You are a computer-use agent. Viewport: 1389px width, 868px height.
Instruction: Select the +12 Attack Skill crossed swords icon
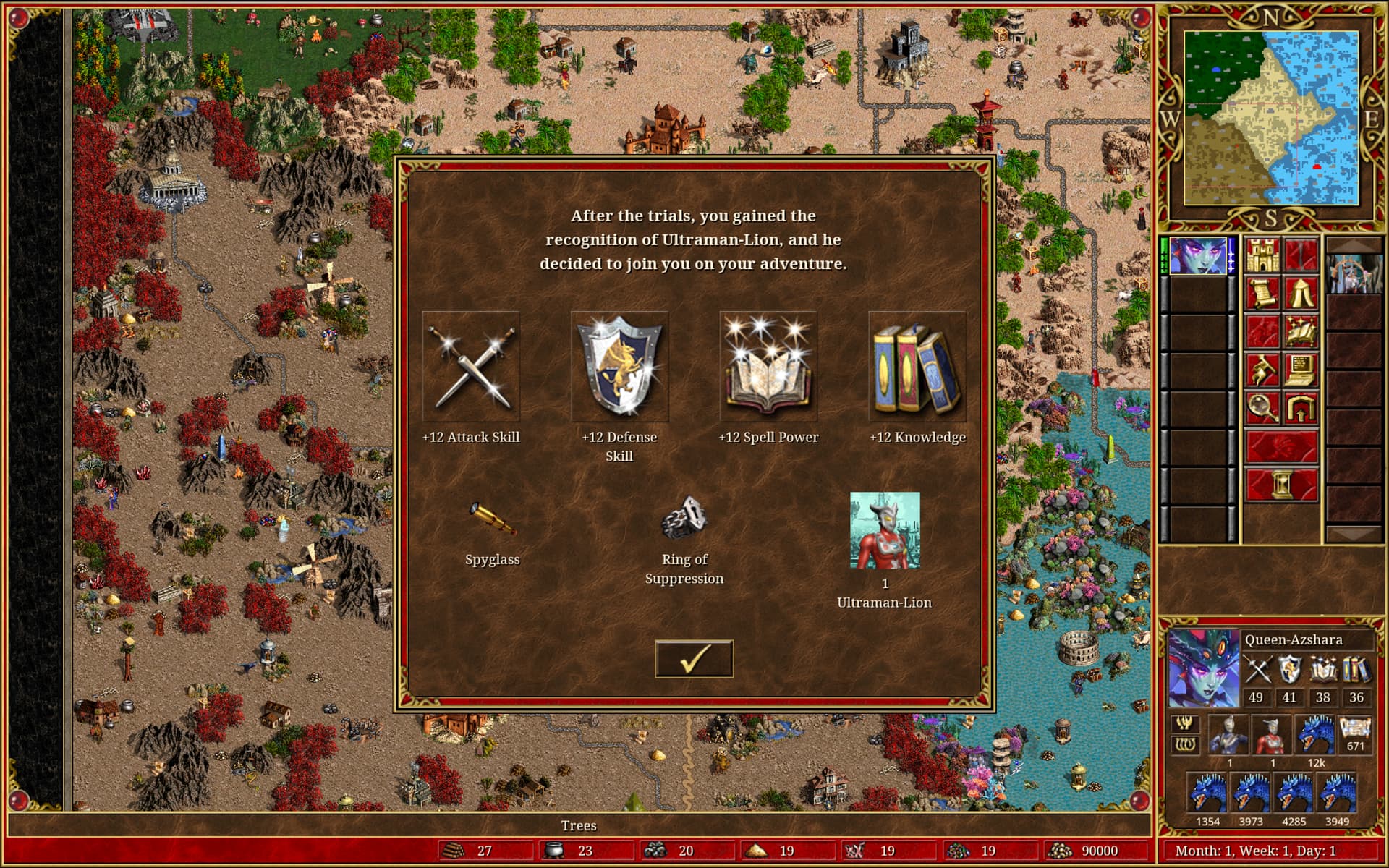tap(471, 367)
